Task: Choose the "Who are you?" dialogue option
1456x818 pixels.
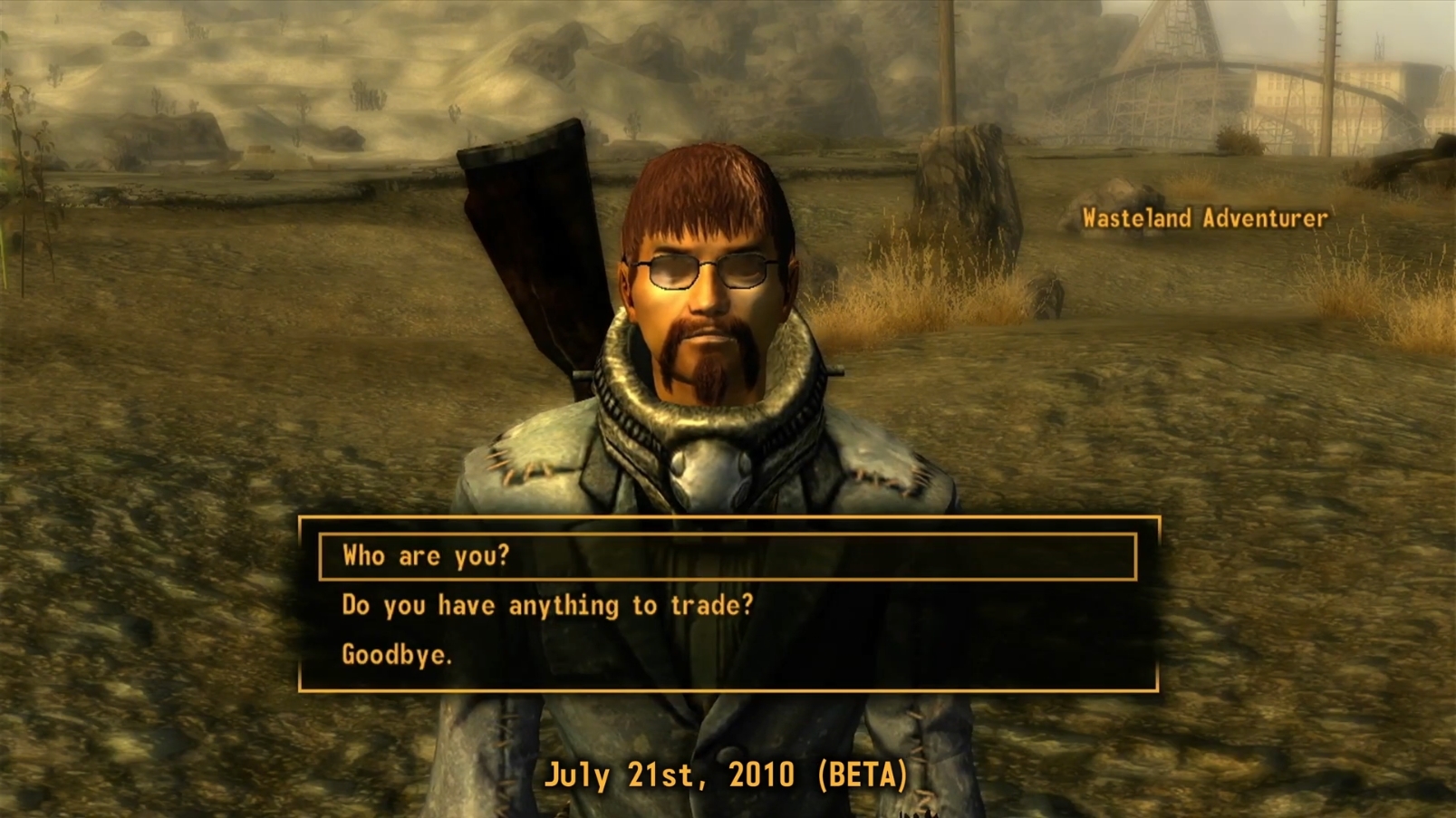Action: tap(426, 556)
